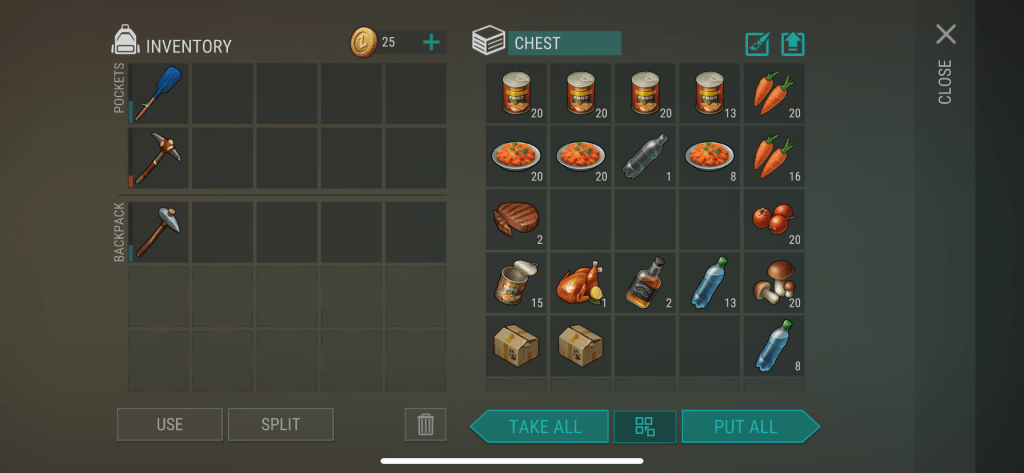Pick the roasted turkey slot
Screen dimensions: 1024x473
click(x=581, y=284)
